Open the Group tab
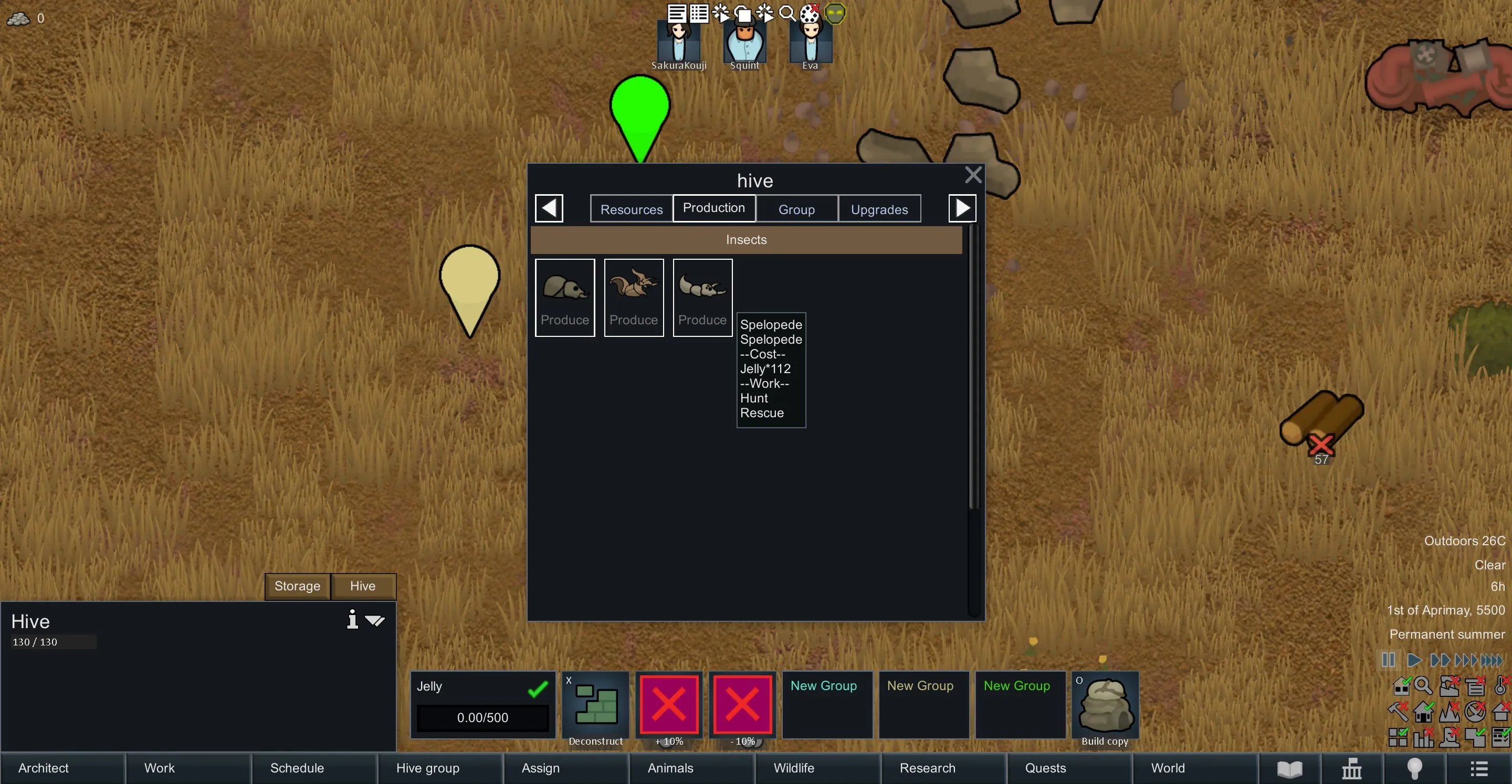The height and width of the screenshot is (784, 1512). click(796, 209)
